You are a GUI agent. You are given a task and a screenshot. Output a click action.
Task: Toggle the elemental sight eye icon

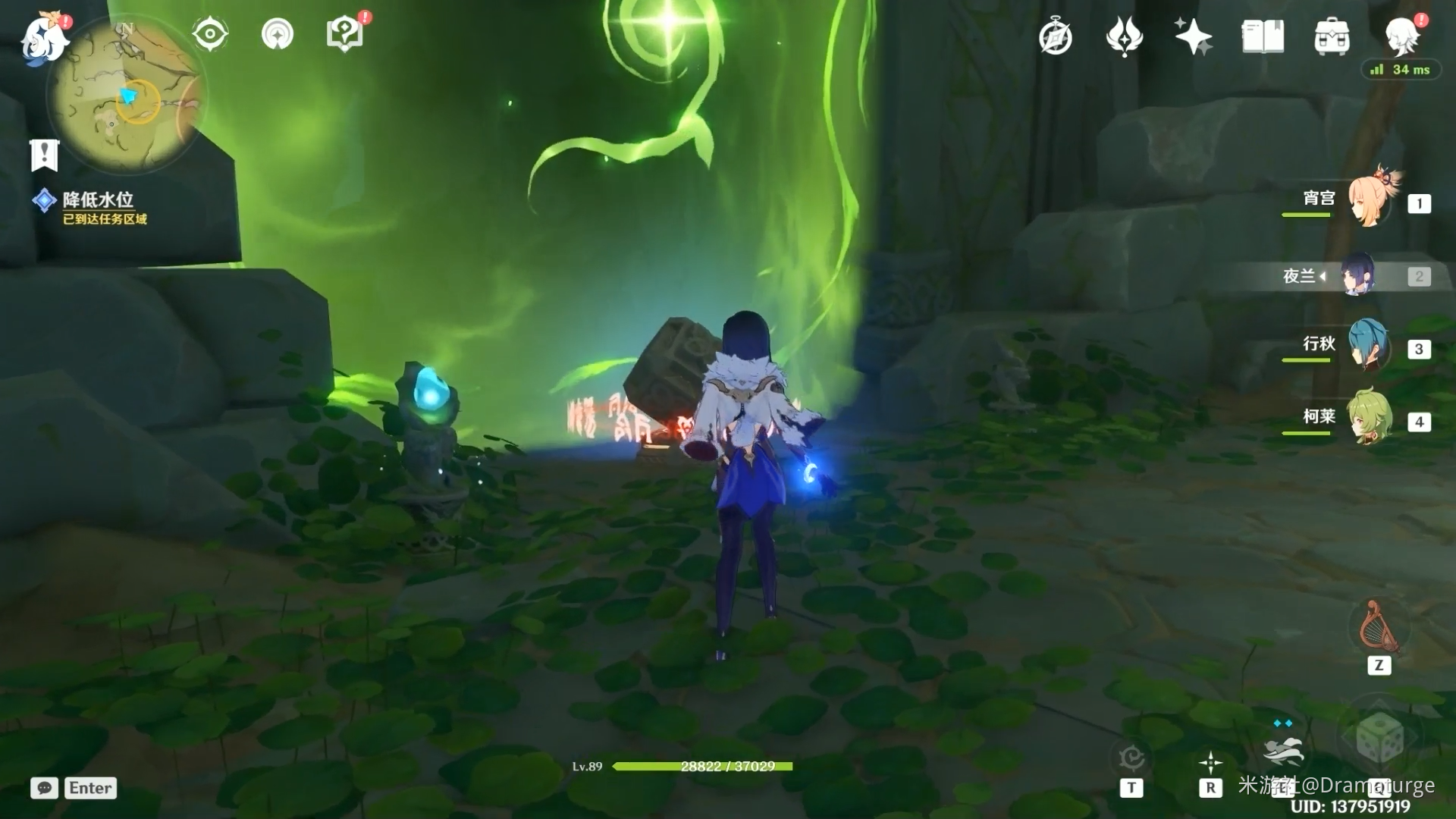[x=209, y=34]
